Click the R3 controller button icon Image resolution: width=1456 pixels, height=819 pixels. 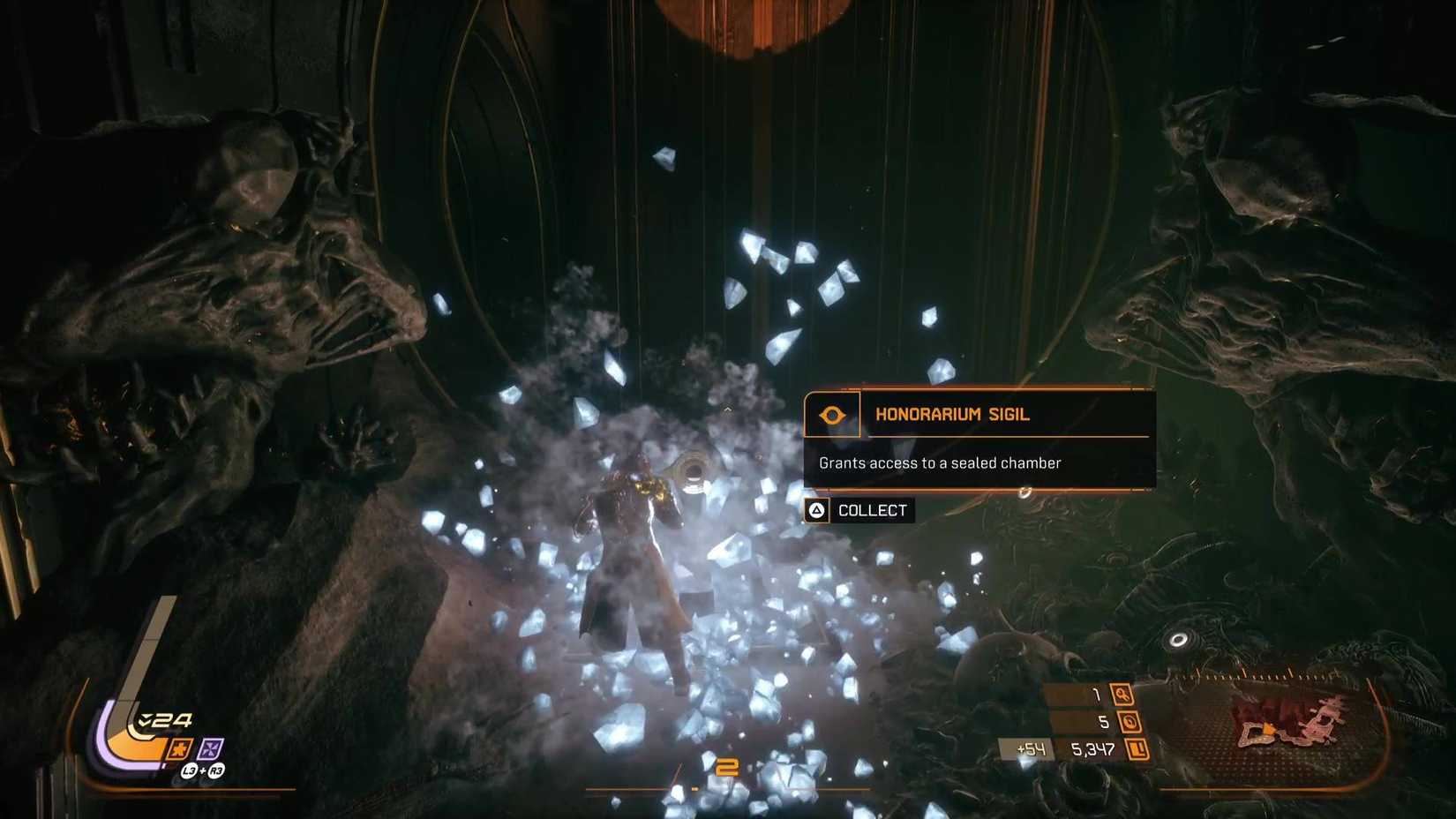click(215, 770)
